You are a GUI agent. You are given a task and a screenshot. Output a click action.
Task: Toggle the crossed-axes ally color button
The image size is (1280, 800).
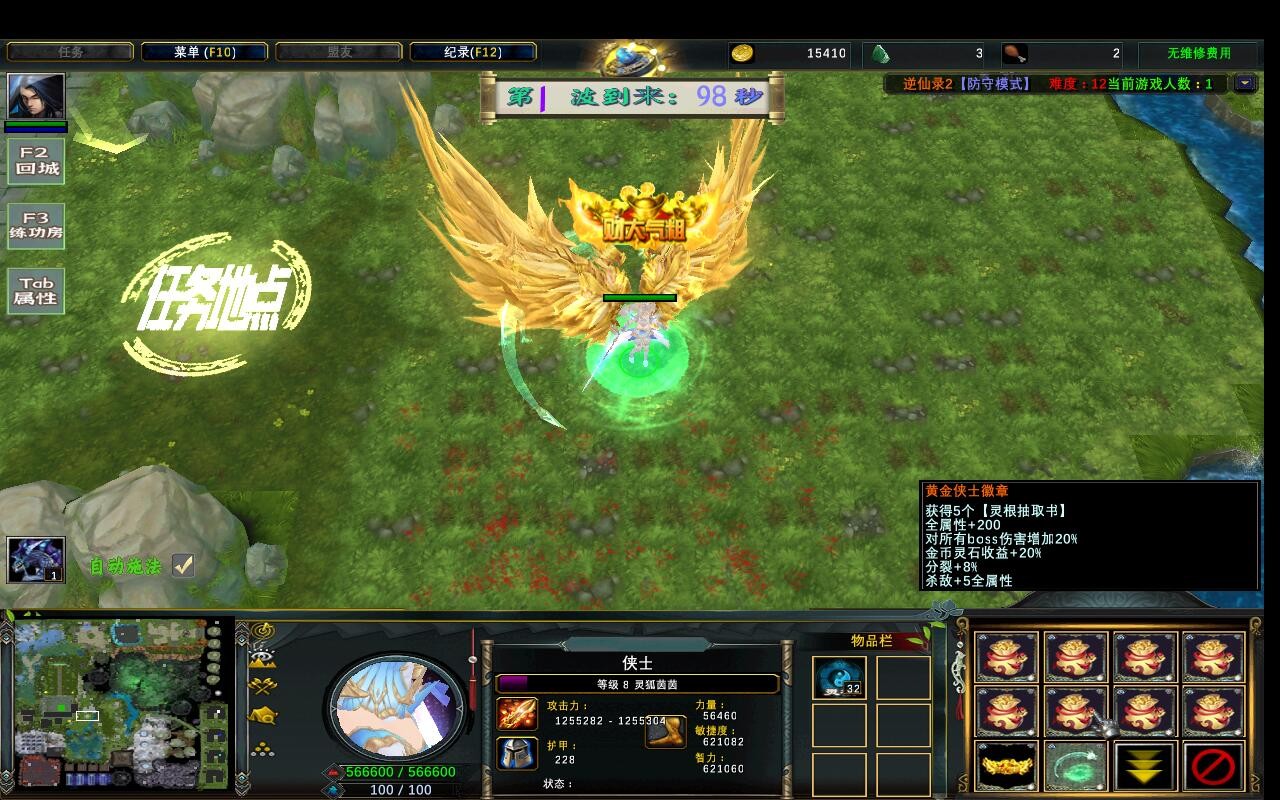(263, 686)
